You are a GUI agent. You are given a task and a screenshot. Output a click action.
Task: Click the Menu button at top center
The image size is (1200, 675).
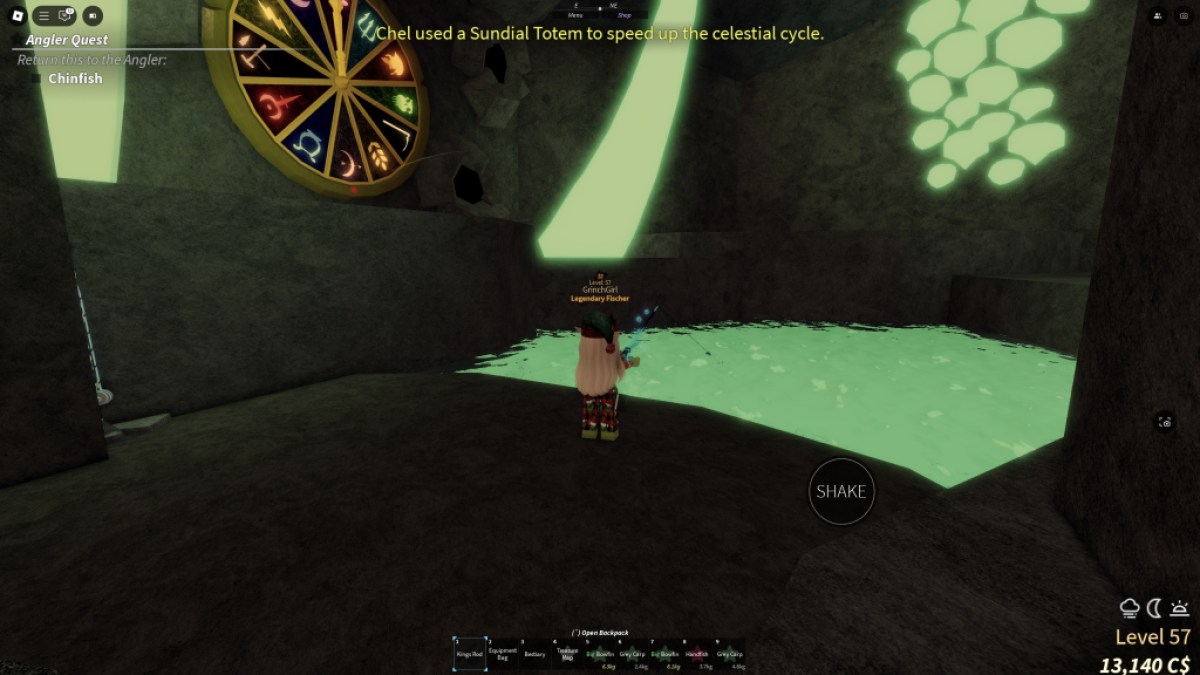[575, 16]
